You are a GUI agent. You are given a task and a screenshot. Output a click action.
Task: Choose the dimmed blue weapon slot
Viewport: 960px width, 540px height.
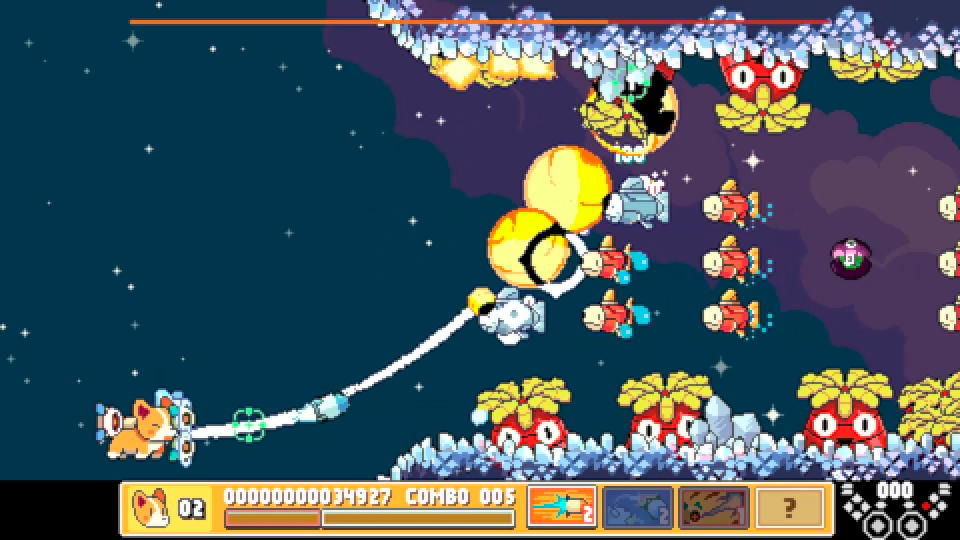(637, 507)
